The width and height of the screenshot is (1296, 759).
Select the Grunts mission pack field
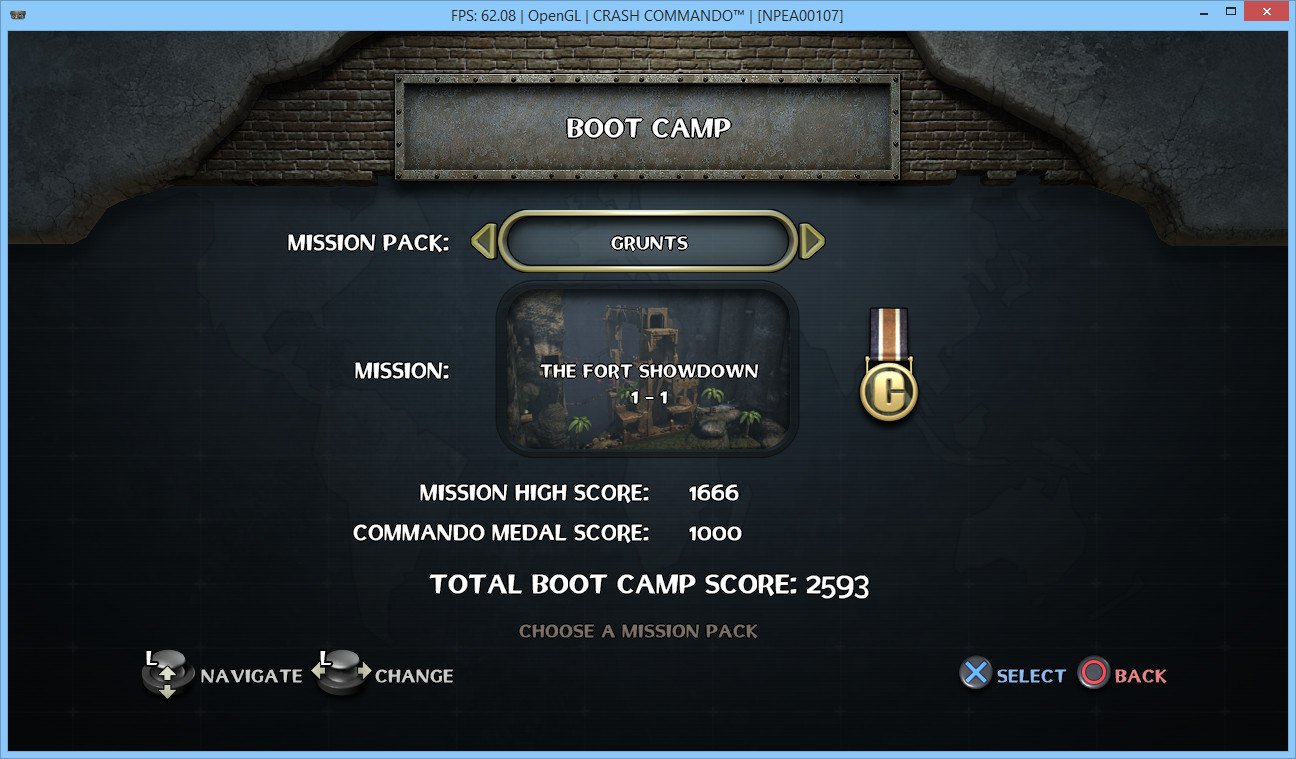[649, 242]
